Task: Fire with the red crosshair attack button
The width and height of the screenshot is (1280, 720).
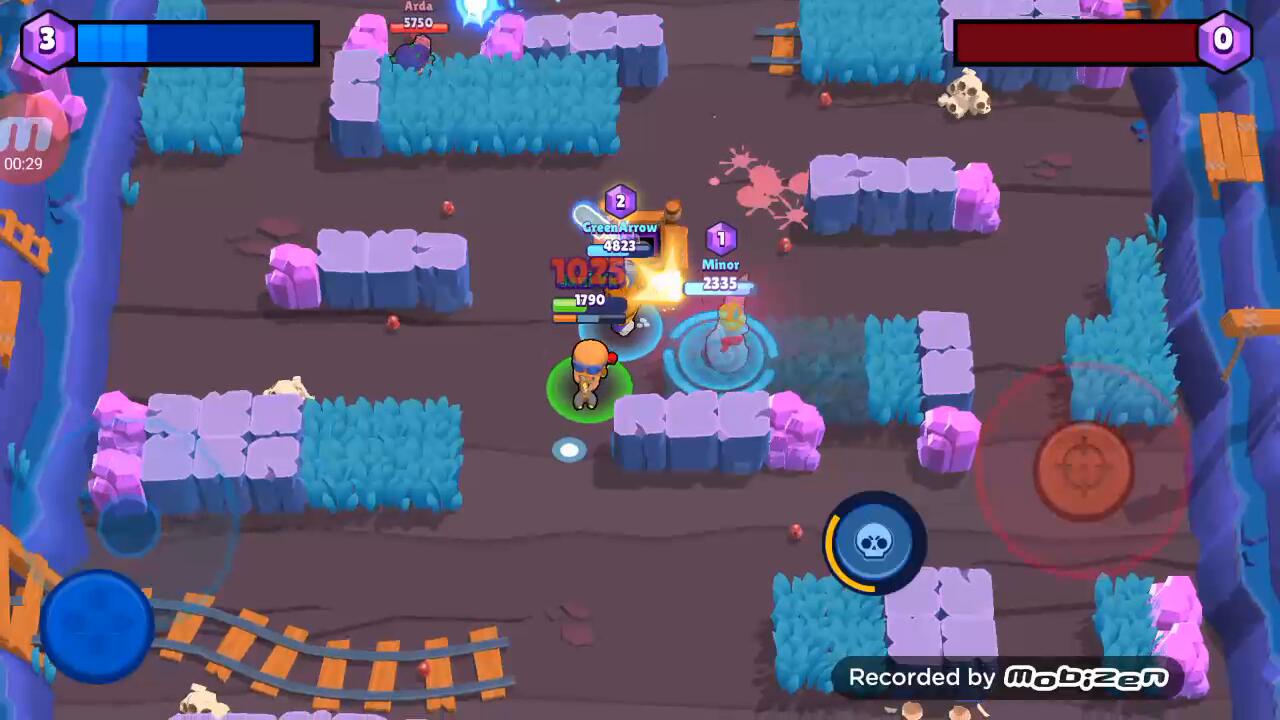Action: click(x=1083, y=470)
